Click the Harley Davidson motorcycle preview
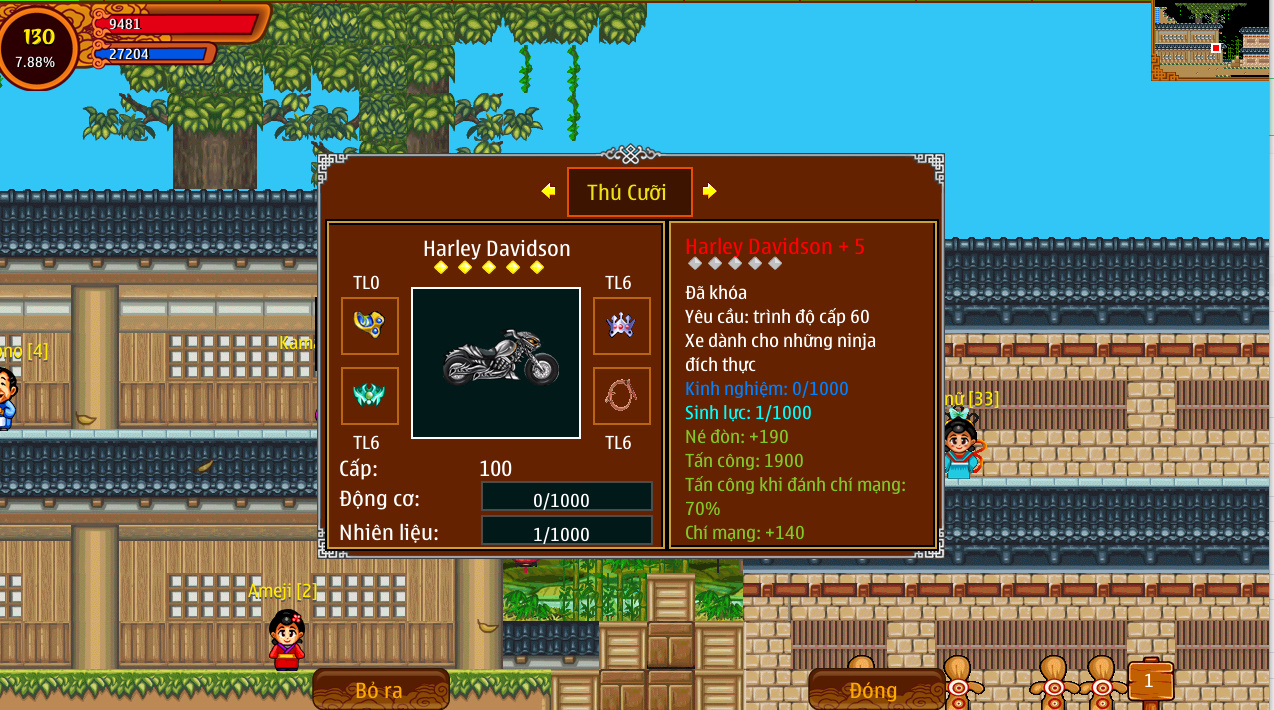The height and width of the screenshot is (710, 1274). pyautogui.click(x=496, y=362)
